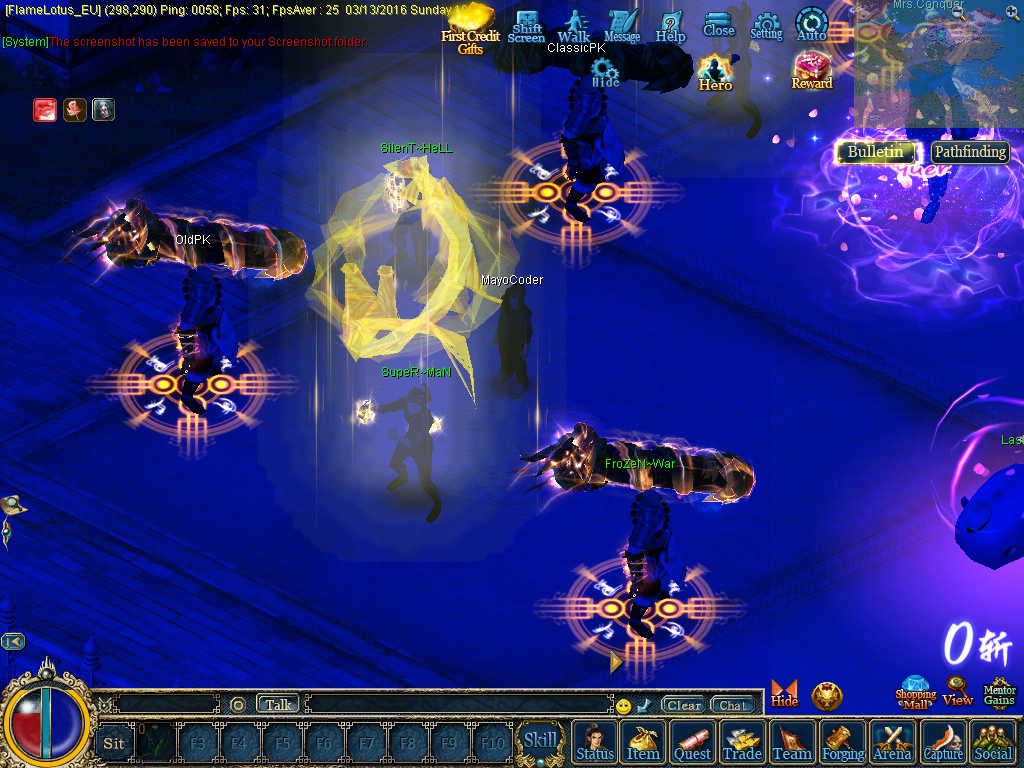Viewport: 1024px width, 768px height.
Task: Open the Status character sheet
Action: [595, 742]
